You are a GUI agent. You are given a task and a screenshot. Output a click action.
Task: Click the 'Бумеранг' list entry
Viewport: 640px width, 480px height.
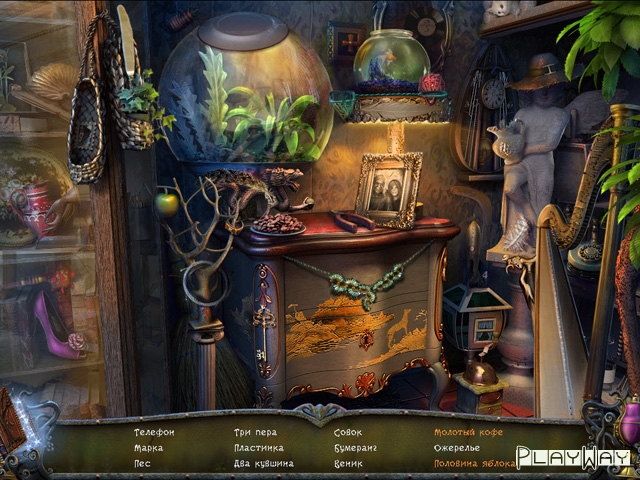click(x=355, y=448)
